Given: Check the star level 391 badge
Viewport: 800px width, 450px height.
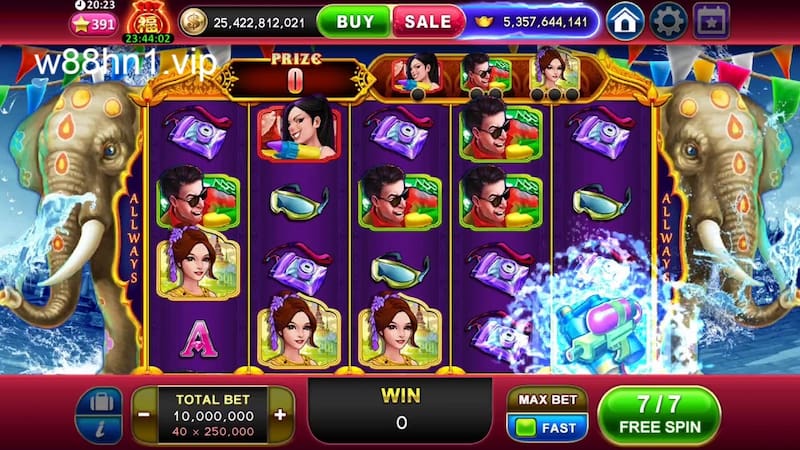Looking at the screenshot, I should click(91, 24).
